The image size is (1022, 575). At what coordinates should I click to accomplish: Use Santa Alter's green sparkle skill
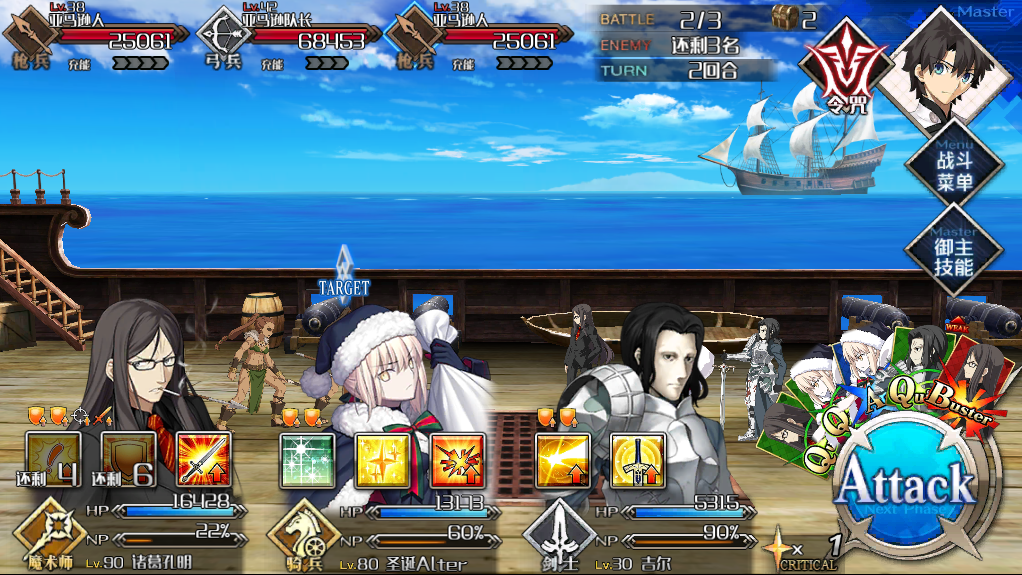[306, 460]
